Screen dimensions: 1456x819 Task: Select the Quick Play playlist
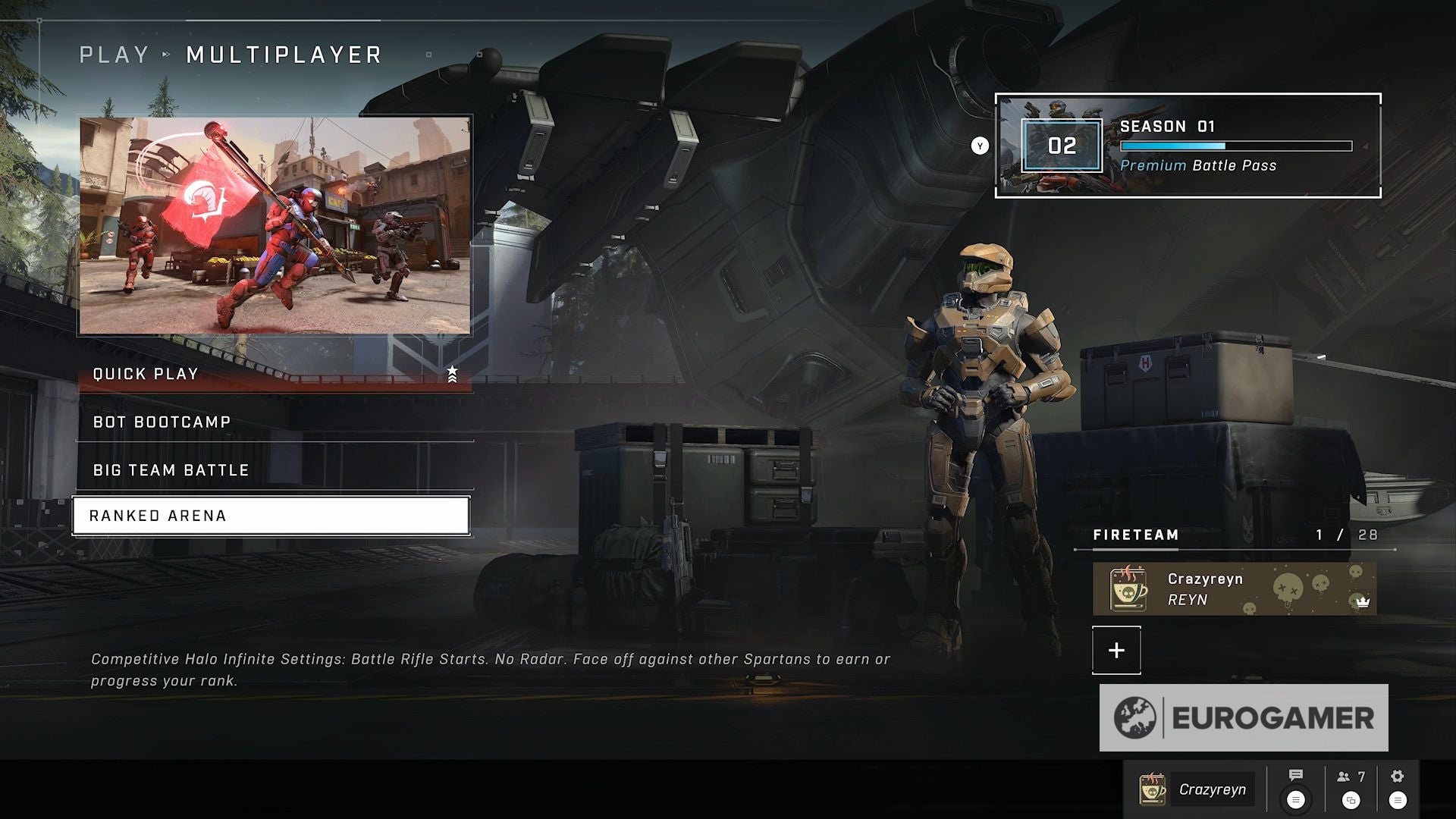[273, 374]
